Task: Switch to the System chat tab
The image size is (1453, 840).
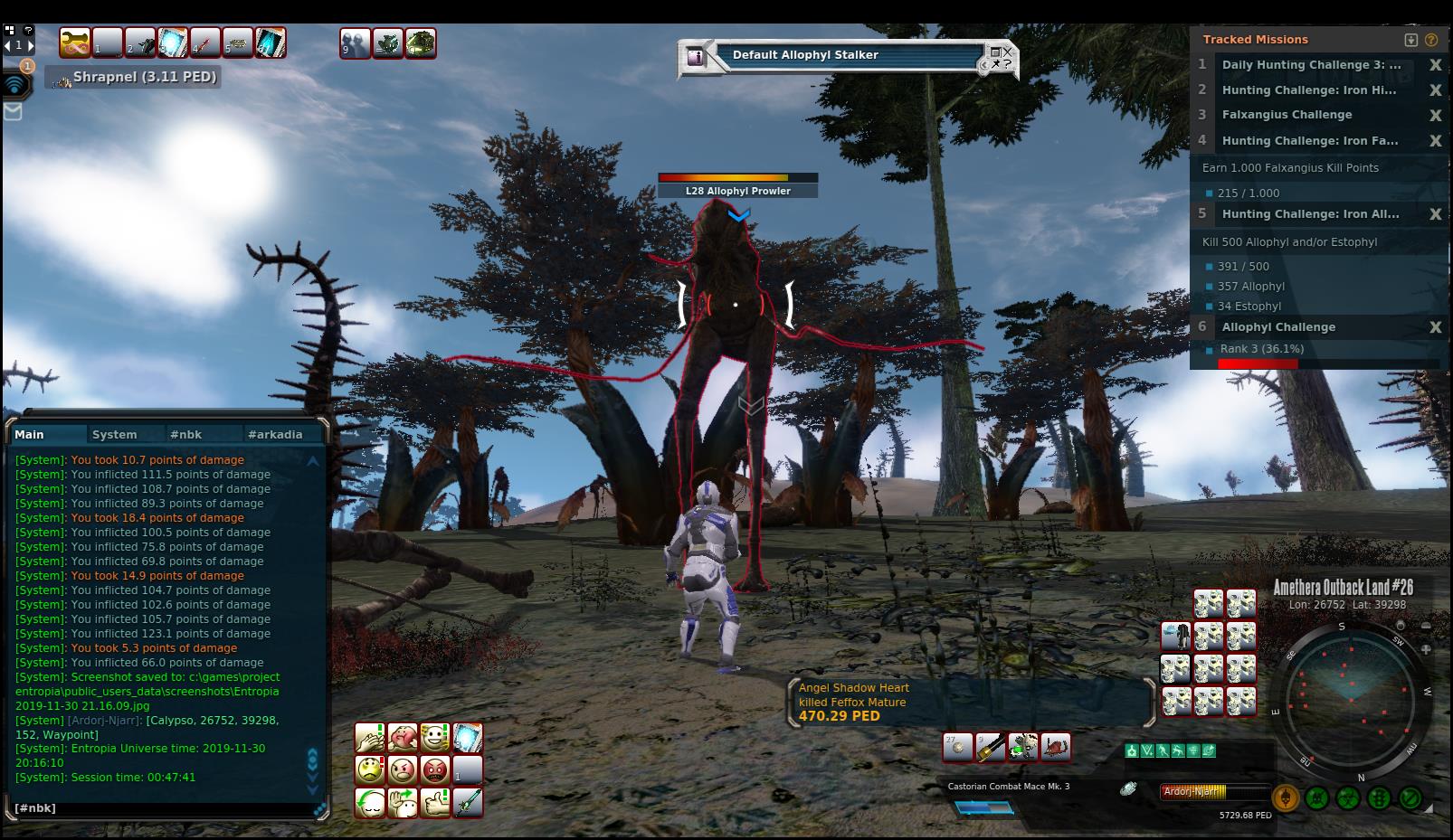Action: [x=115, y=435]
